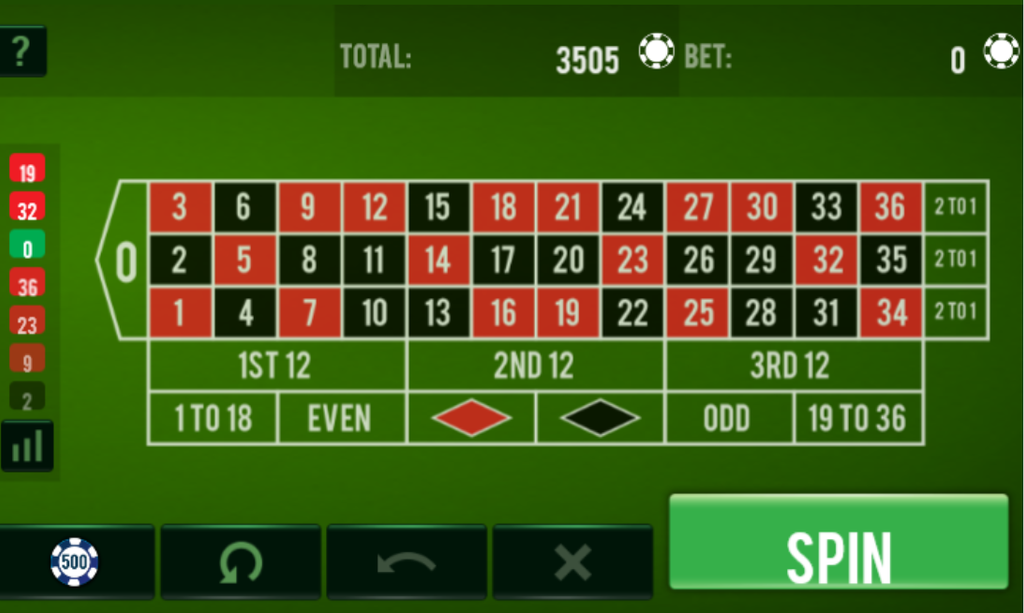Image resolution: width=1024 pixels, height=613 pixels.
Task: Undo the last bet with the curved arrow
Action: pyautogui.click(x=406, y=562)
